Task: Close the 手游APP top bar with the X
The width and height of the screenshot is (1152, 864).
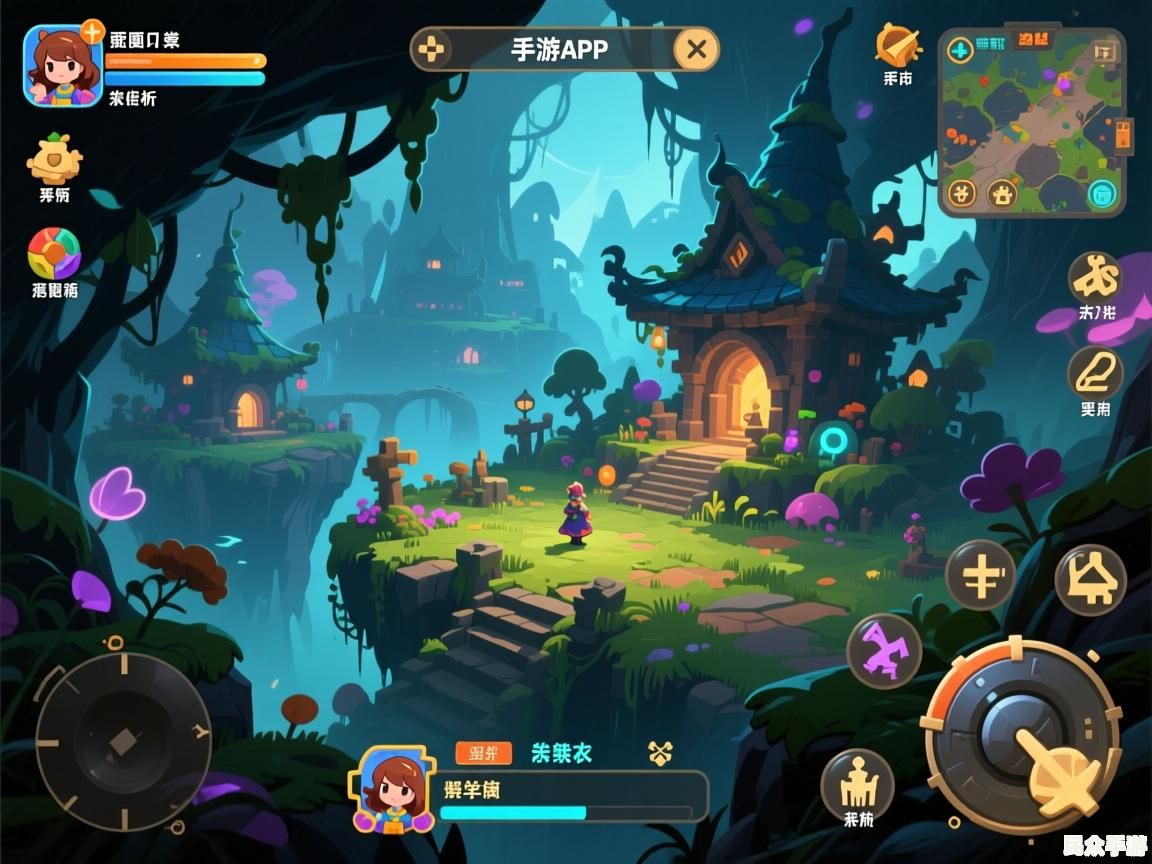Action: pyautogui.click(x=697, y=49)
